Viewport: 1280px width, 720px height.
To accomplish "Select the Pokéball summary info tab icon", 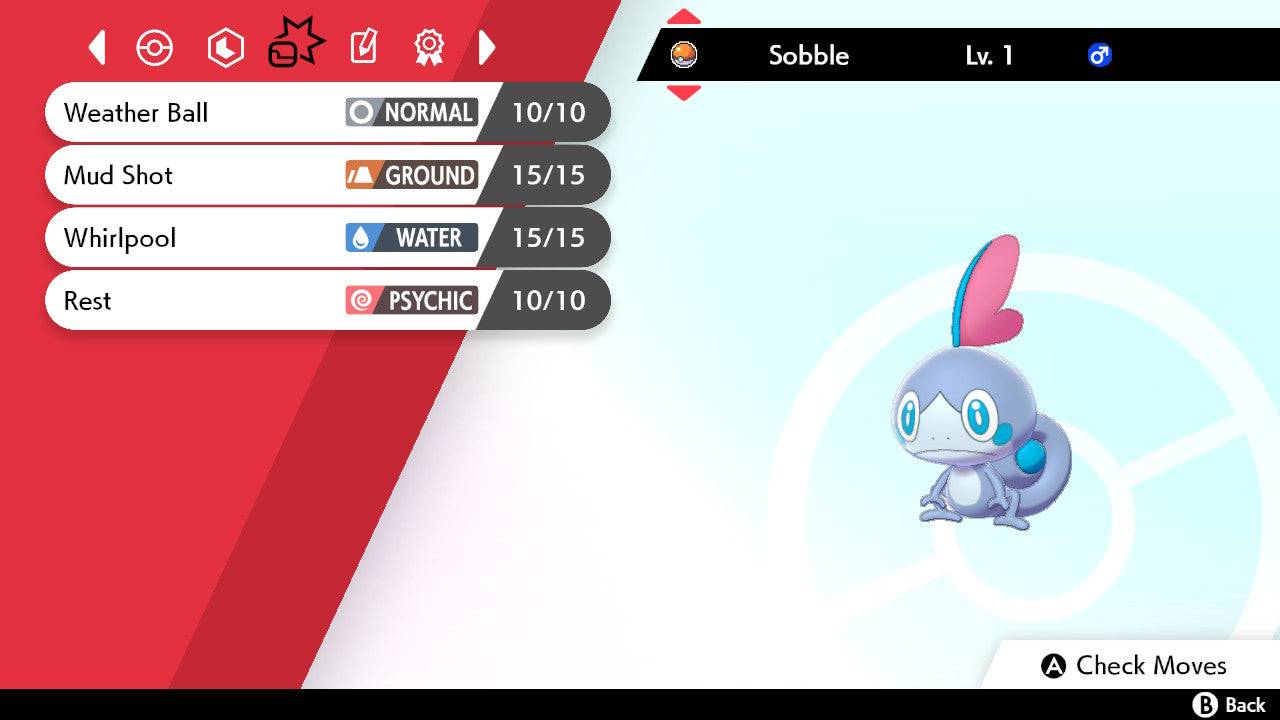I will click(154, 47).
